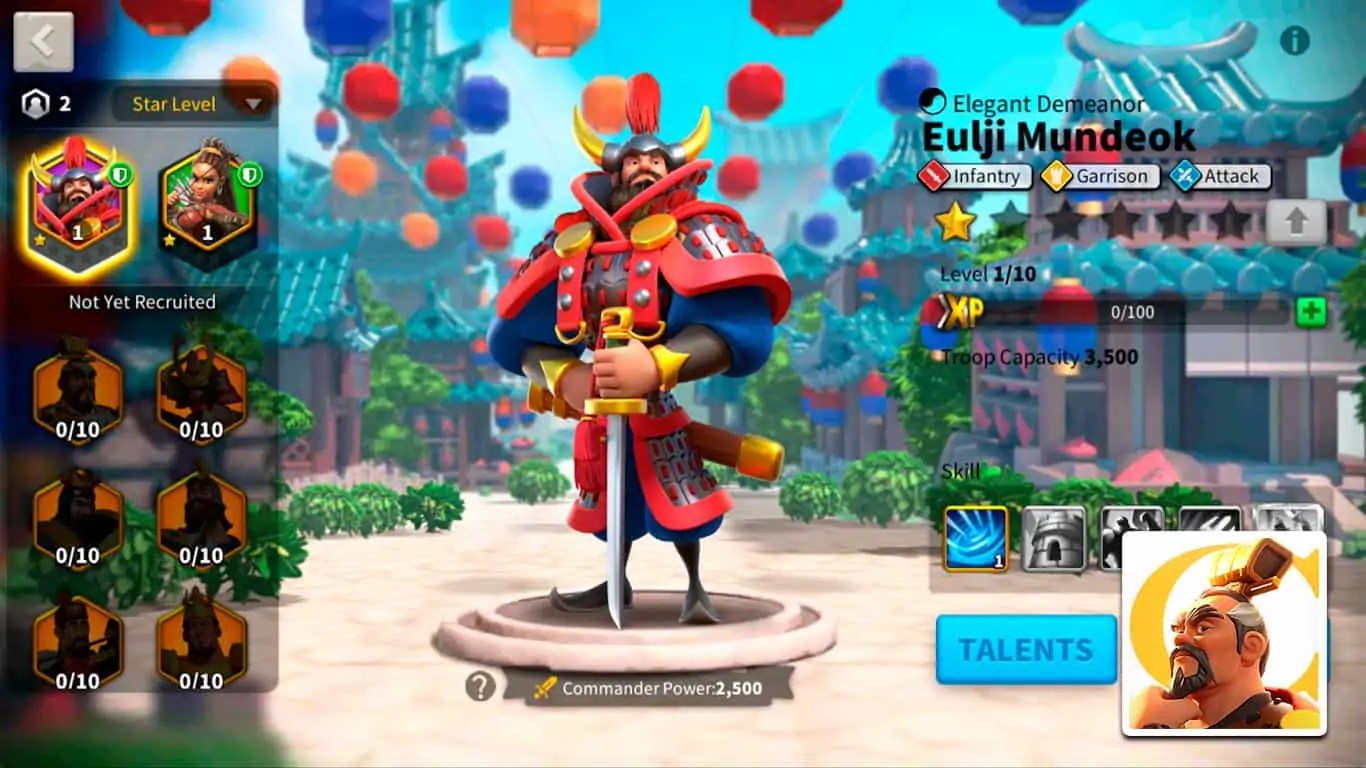The width and height of the screenshot is (1366, 768).
Task: Tap the back arrow to exit
Action: (x=42, y=41)
